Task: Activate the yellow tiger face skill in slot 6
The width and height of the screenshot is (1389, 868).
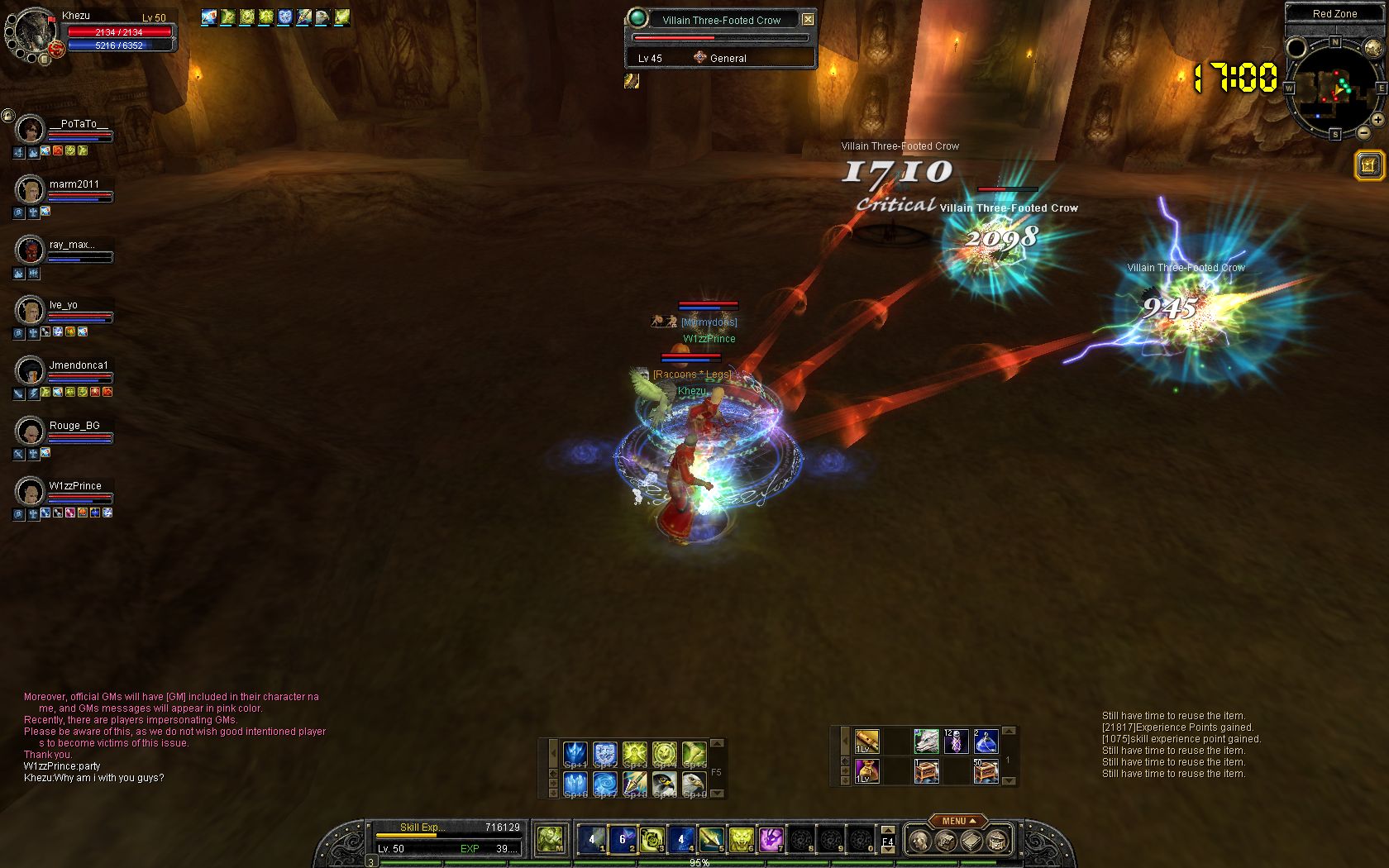Action: tap(741, 840)
